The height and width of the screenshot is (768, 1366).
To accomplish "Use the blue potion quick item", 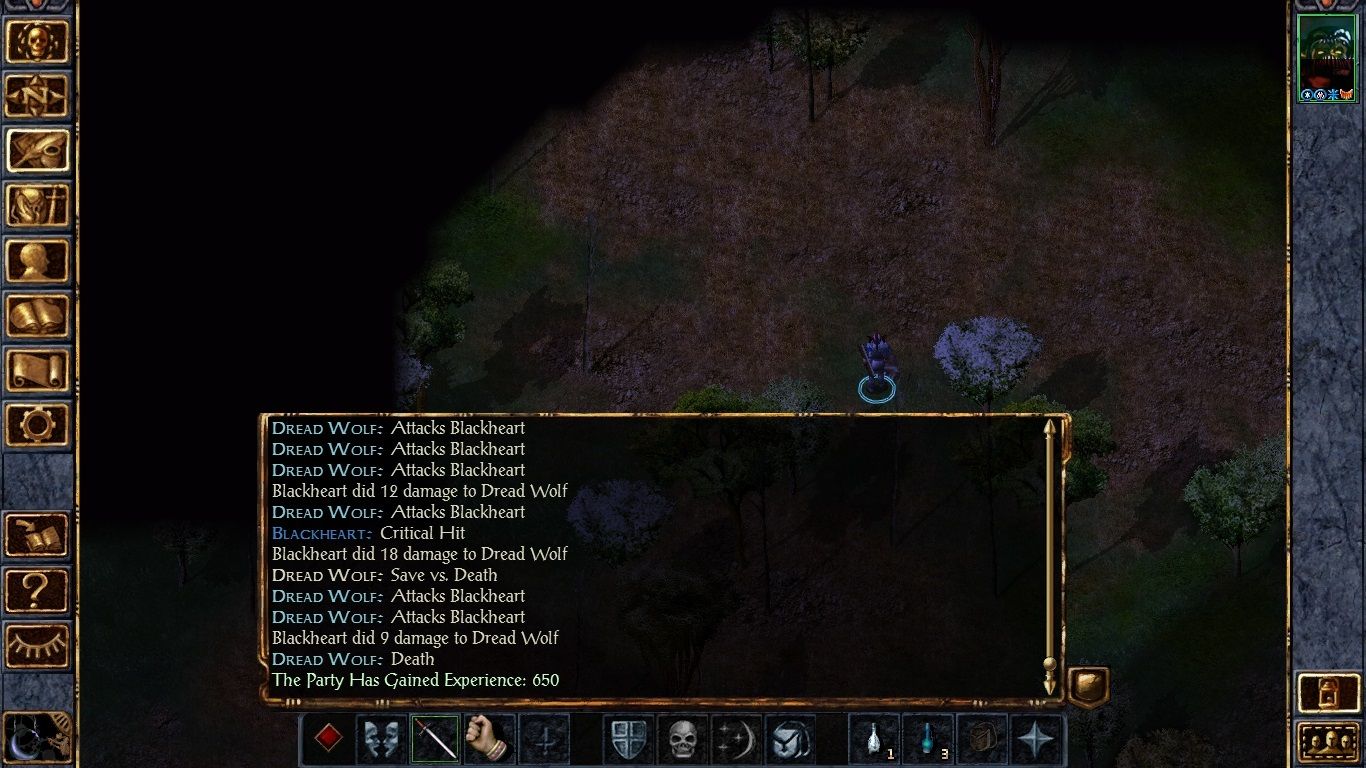I will pyautogui.click(x=927, y=740).
